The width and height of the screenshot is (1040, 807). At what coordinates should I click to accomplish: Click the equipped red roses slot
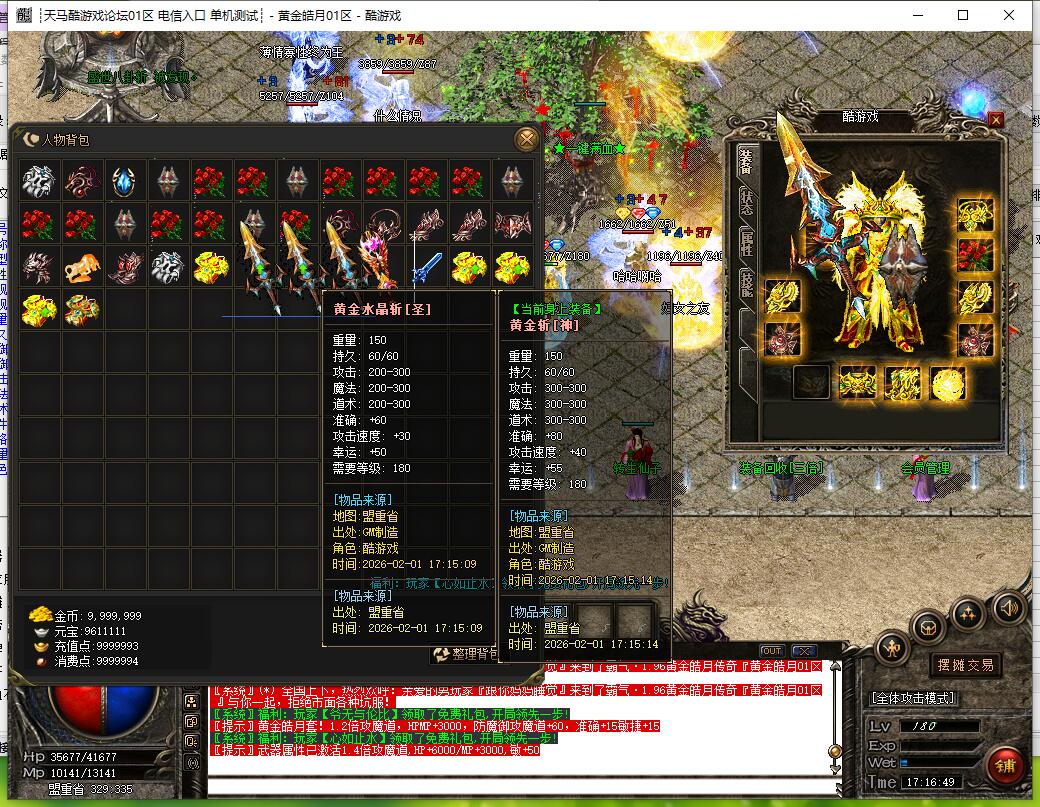pyautogui.click(x=974, y=255)
